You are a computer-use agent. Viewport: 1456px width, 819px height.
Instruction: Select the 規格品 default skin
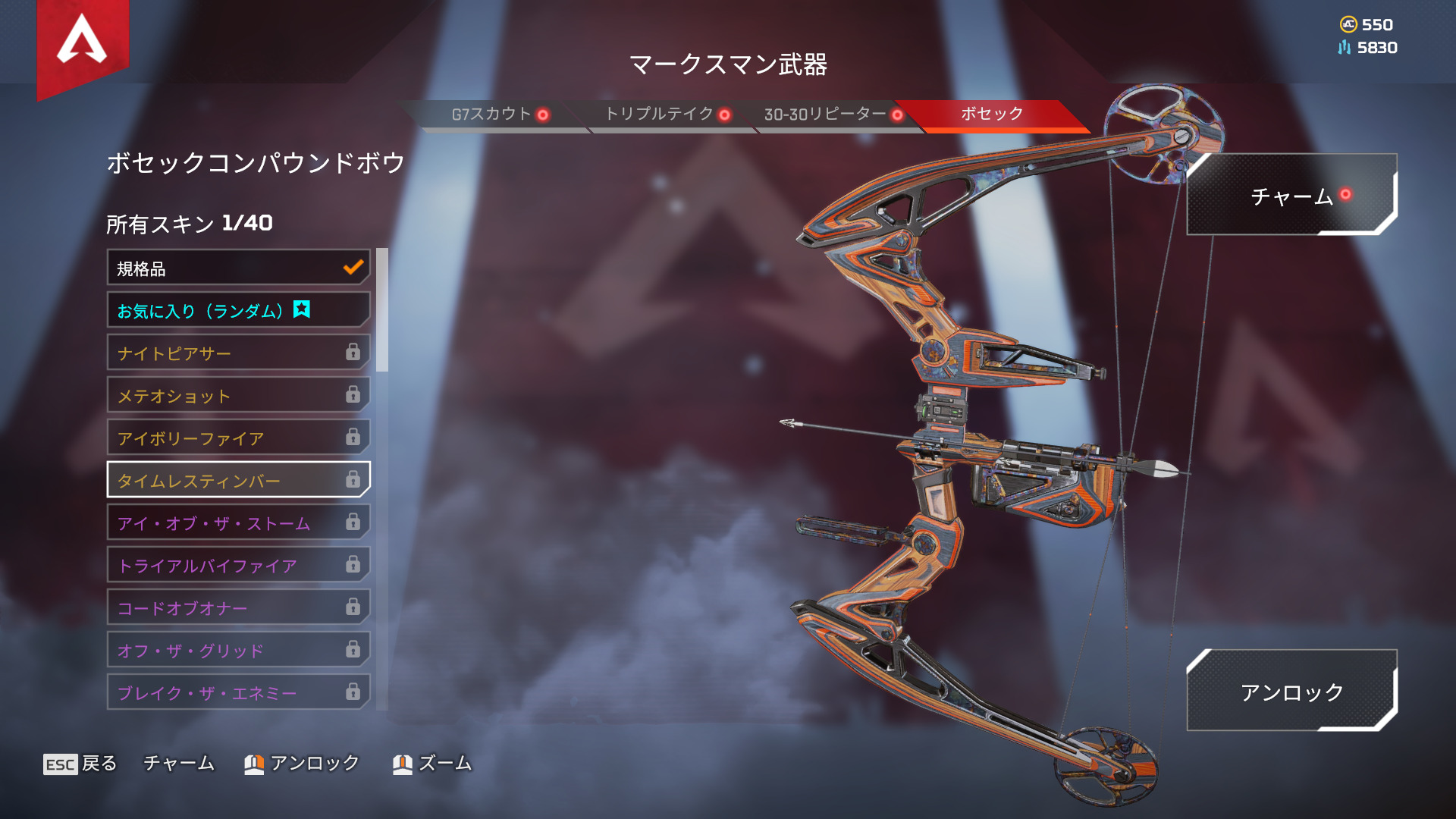[238, 268]
